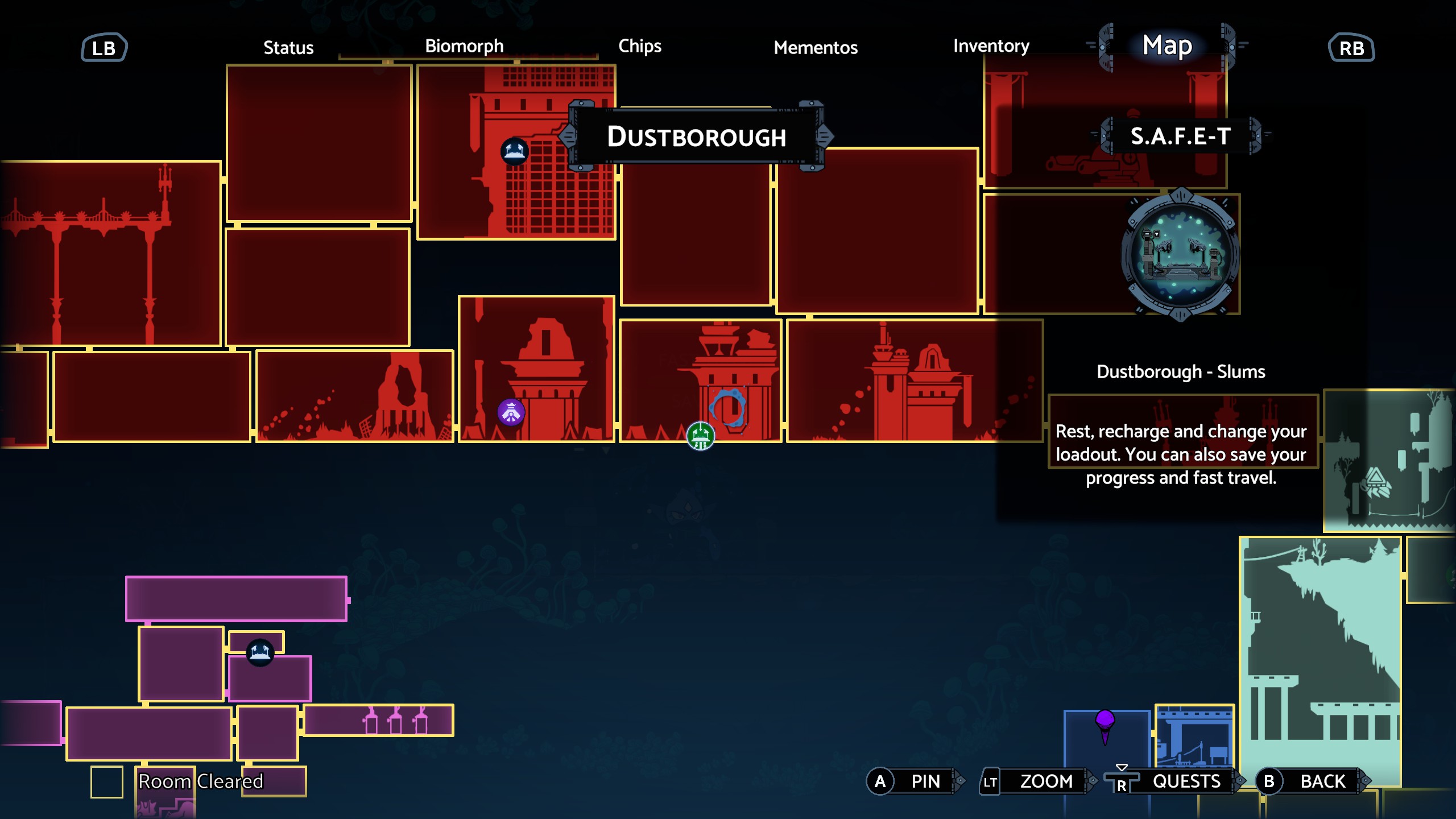The height and width of the screenshot is (819, 1456).
Task: Click the purple shrine fast-travel icon
Action: [x=511, y=411]
